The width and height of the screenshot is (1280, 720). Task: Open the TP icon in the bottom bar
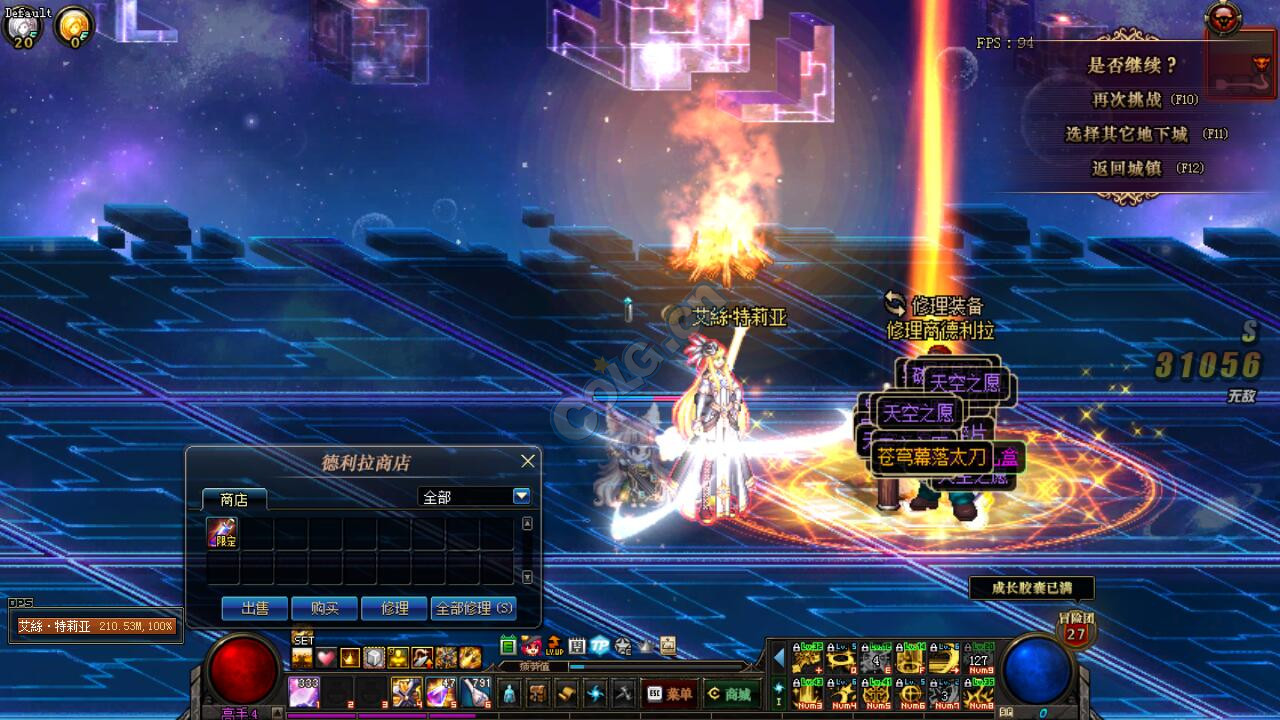(x=600, y=646)
